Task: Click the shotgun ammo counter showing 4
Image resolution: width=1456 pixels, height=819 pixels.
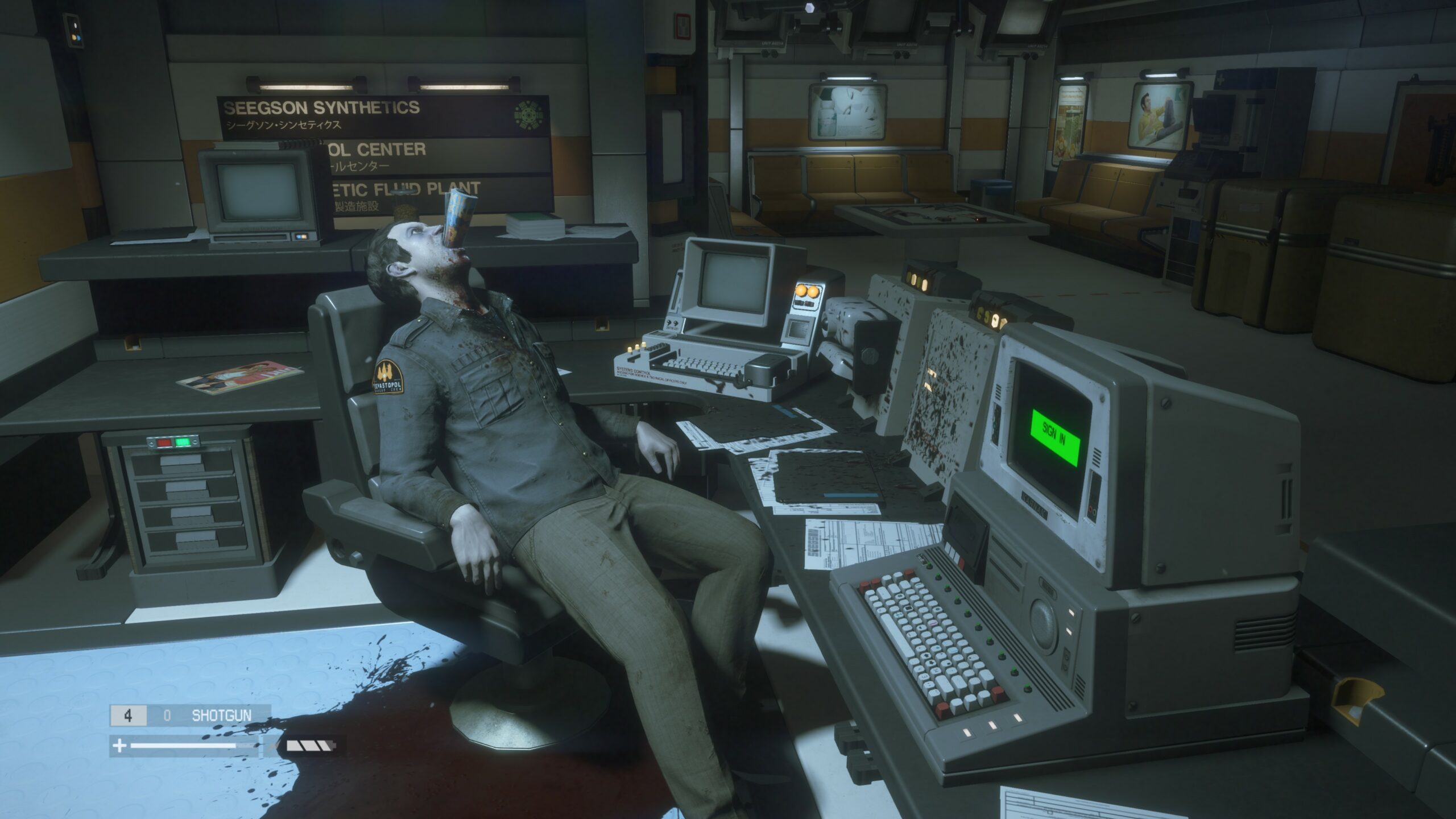Action: [x=127, y=714]
